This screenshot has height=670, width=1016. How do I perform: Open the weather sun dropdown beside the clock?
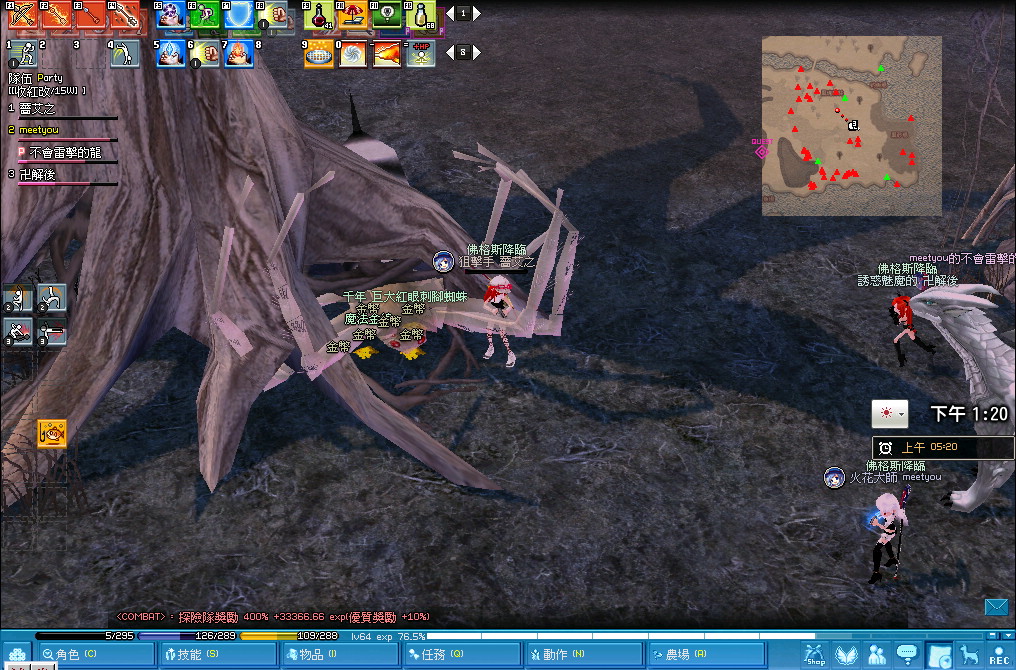[x=889, y=414]
